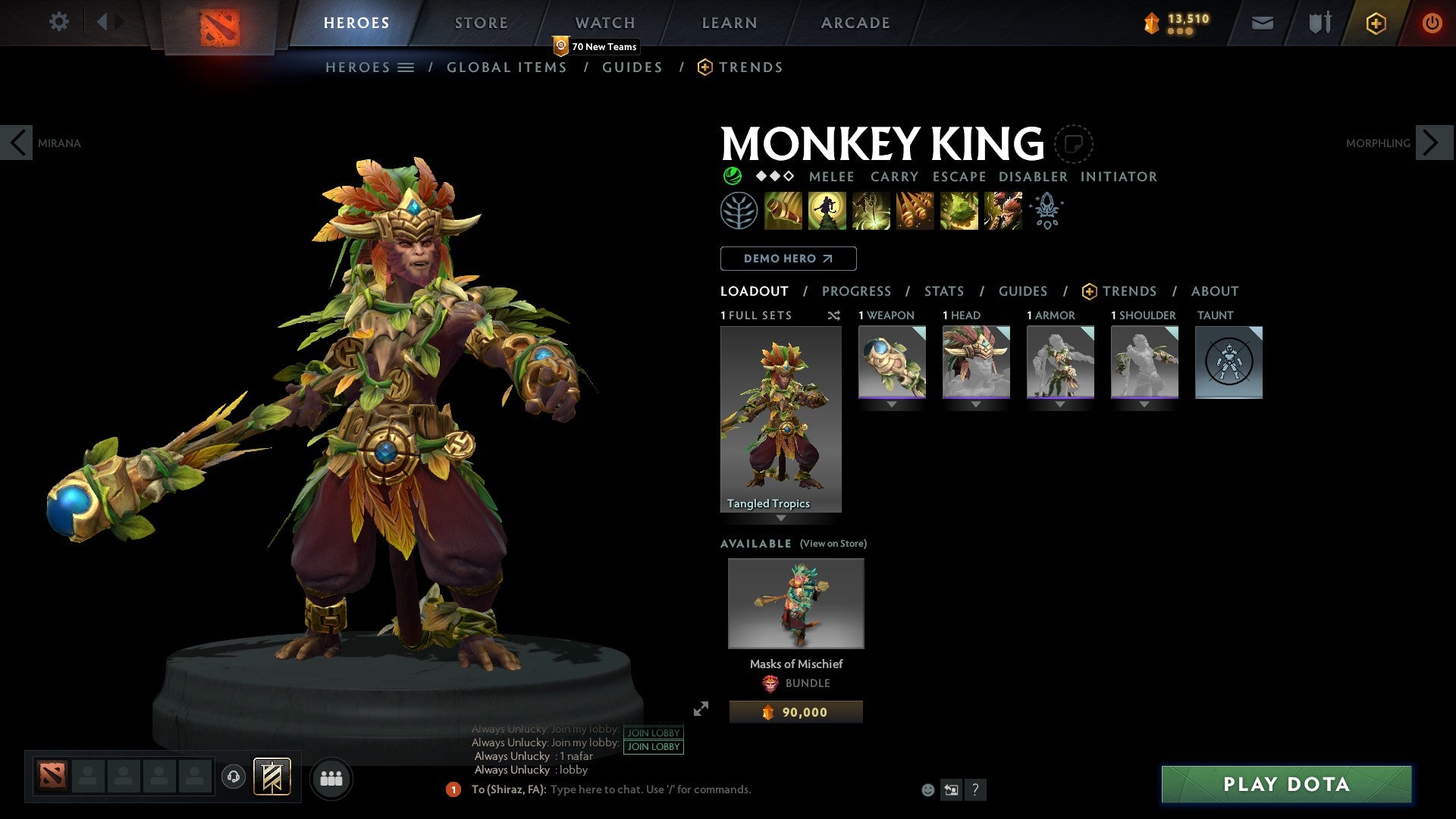Click the chat help question mark icon

click(x=975, y=789)
